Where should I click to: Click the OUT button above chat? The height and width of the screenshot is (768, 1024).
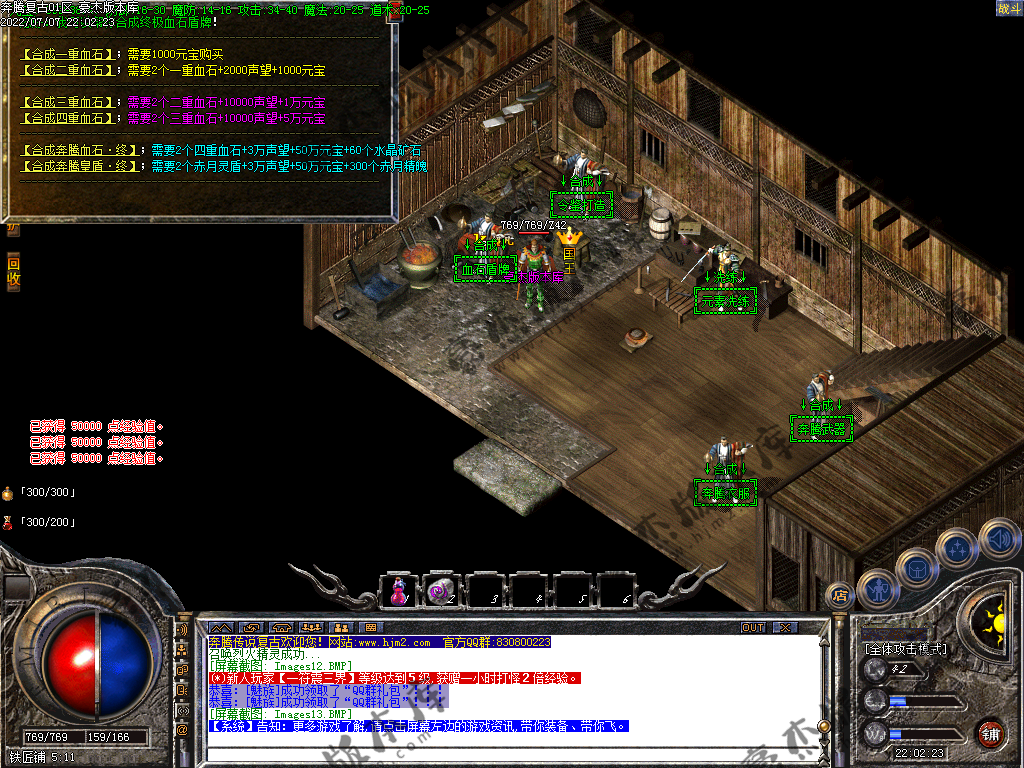point(753,627)
